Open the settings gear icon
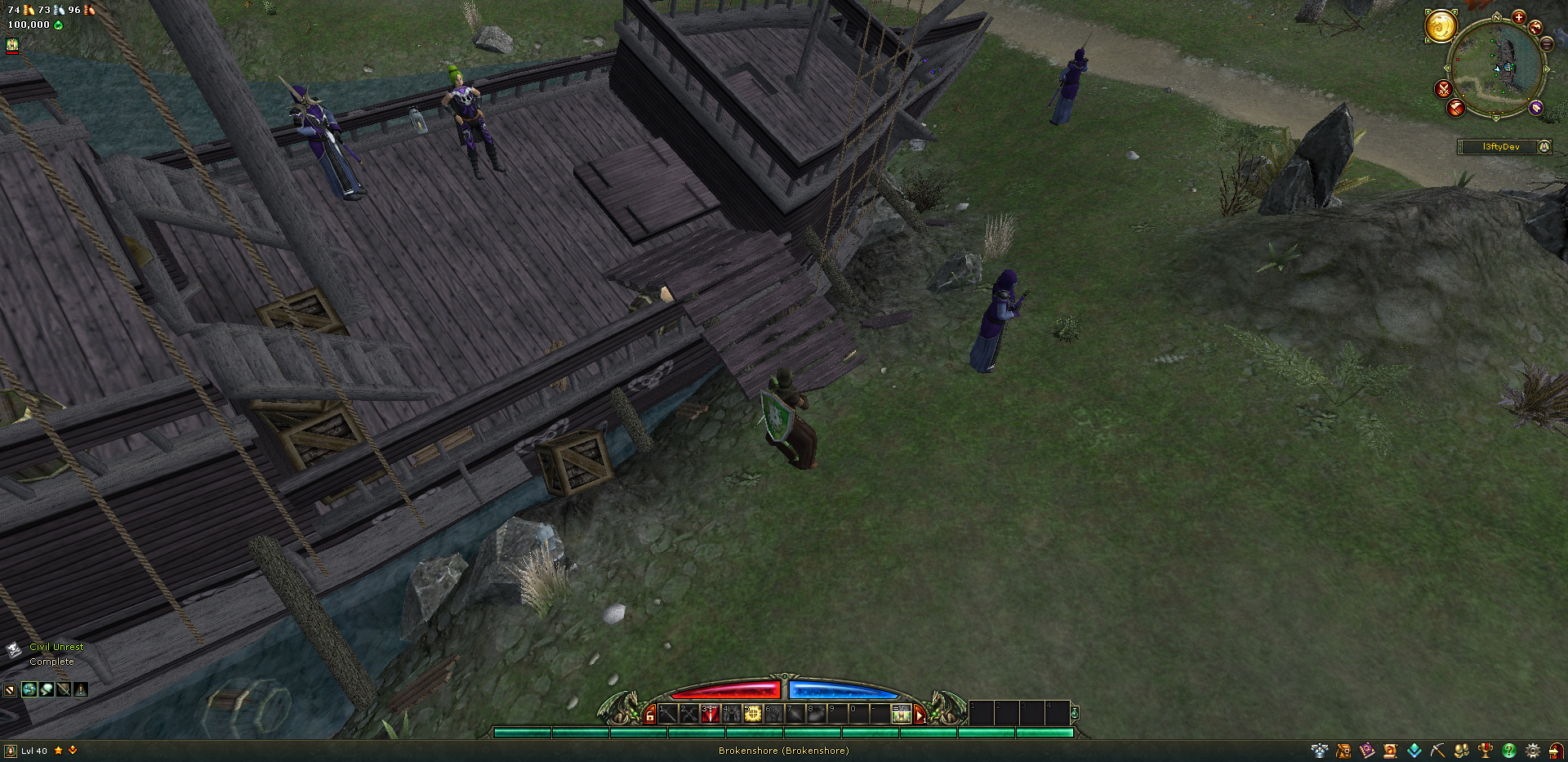This screenshot has width=1568, height=762. pyautogui.click(x=1532, y=750)
